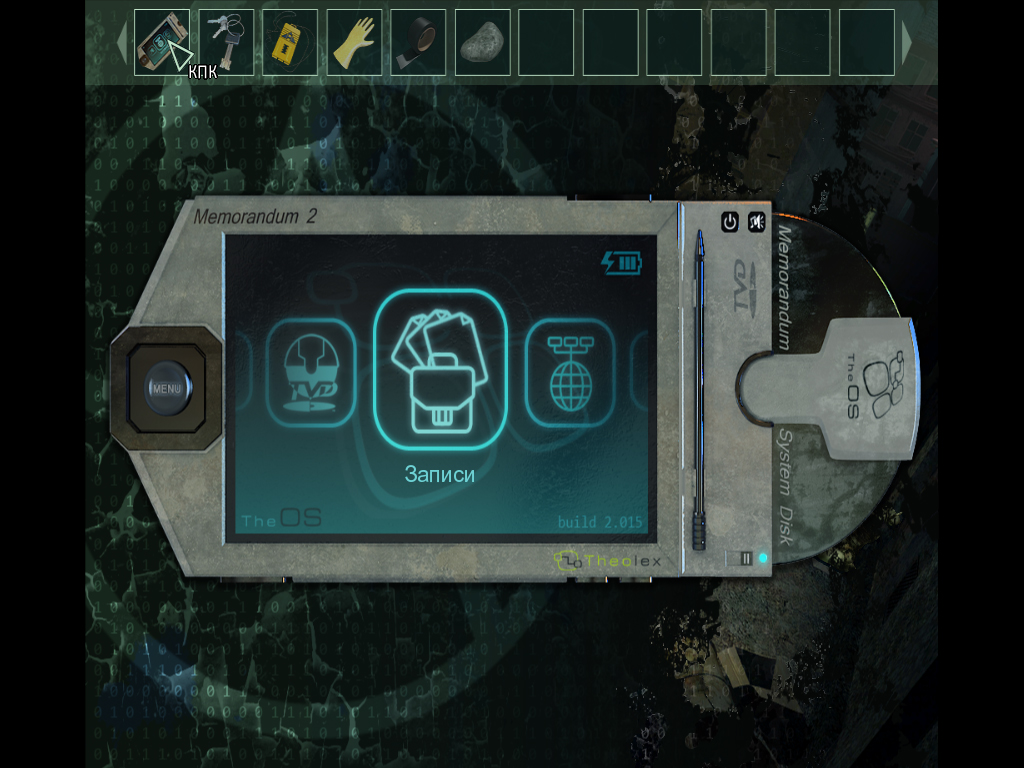This screenshot has height=768, width=1024.
Task: Toggle the PDA sound mute icon
Action: click(x=757, y=222)
